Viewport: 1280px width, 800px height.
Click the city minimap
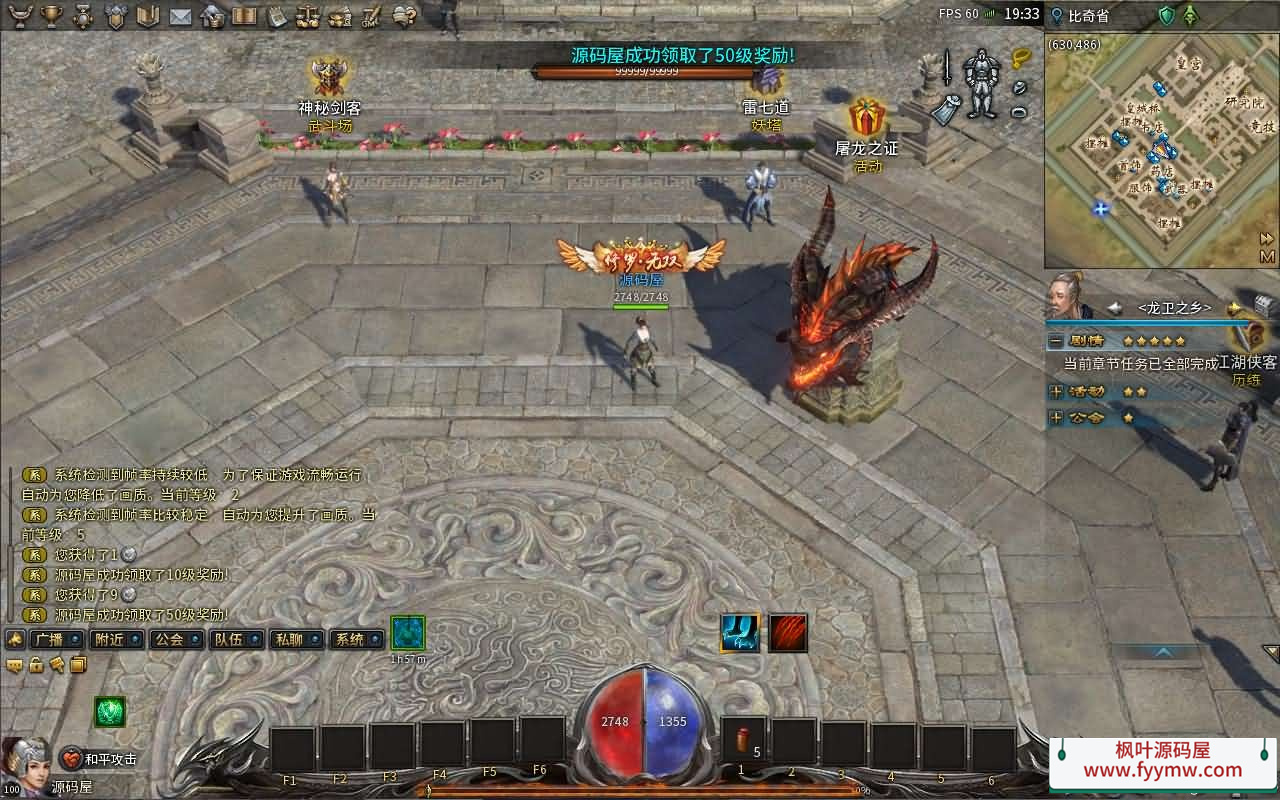(x=1150, y=150)
